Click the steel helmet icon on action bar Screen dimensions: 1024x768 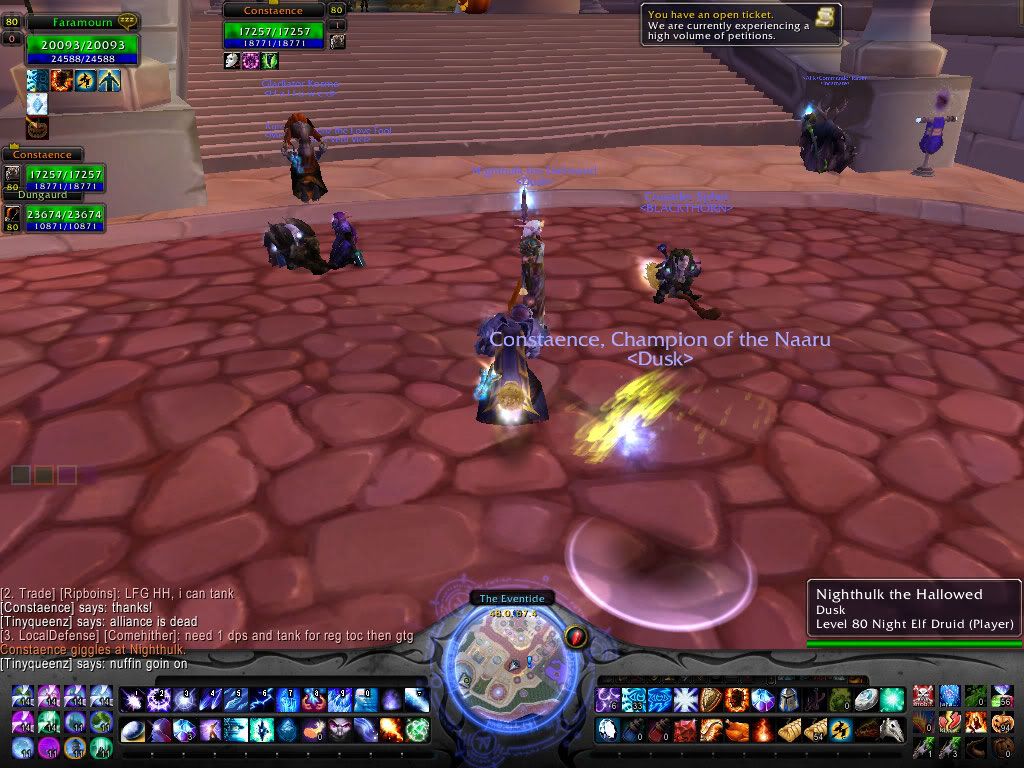[787, 700]
